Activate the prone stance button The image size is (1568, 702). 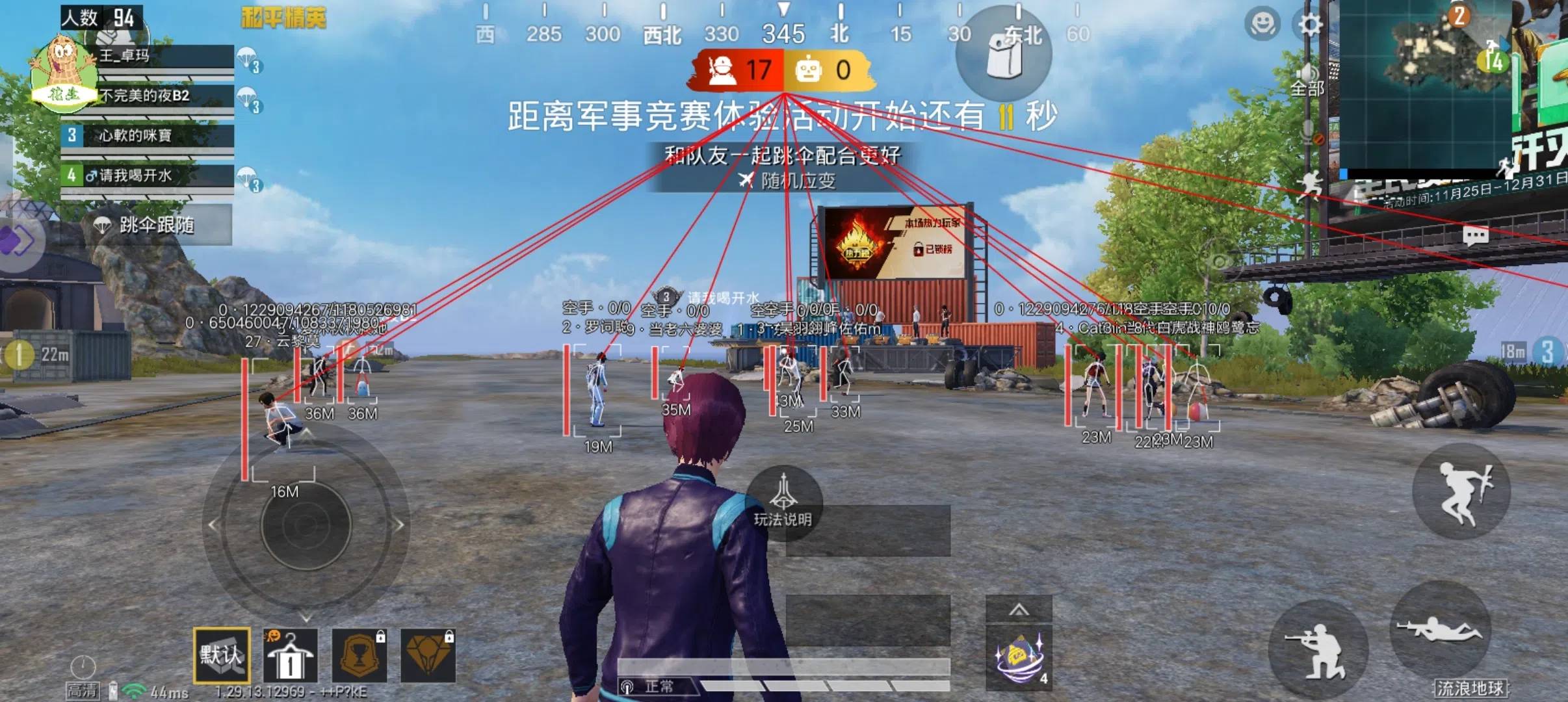[1441, 630]
